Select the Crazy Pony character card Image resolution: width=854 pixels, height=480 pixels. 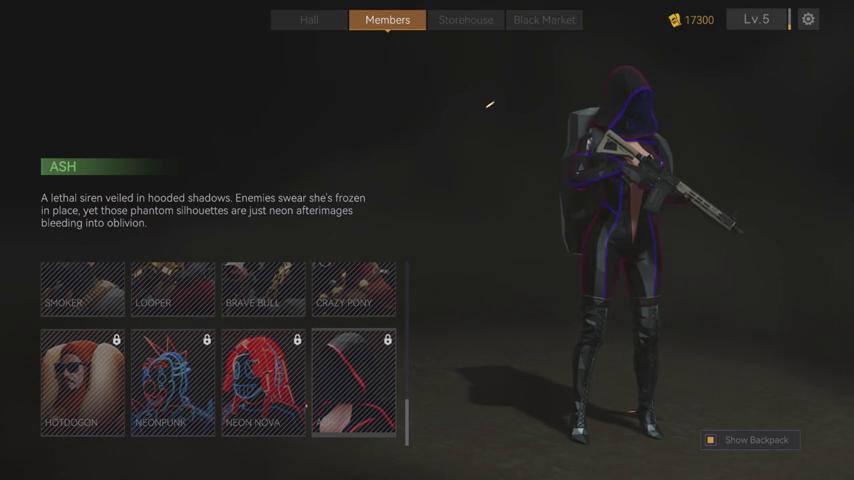point(354,289)
